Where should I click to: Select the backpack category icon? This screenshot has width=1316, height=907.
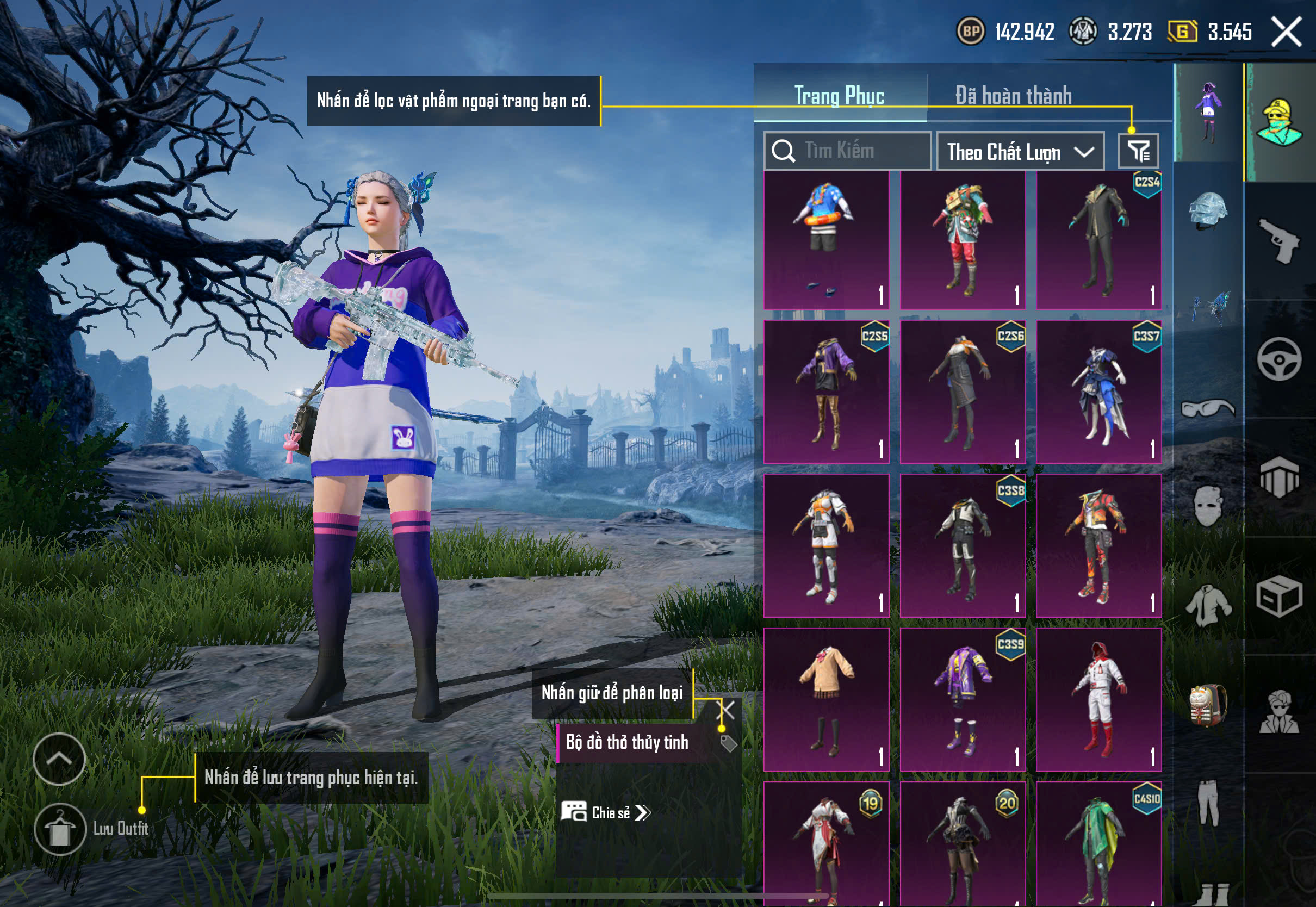[x=1208, y=705]
